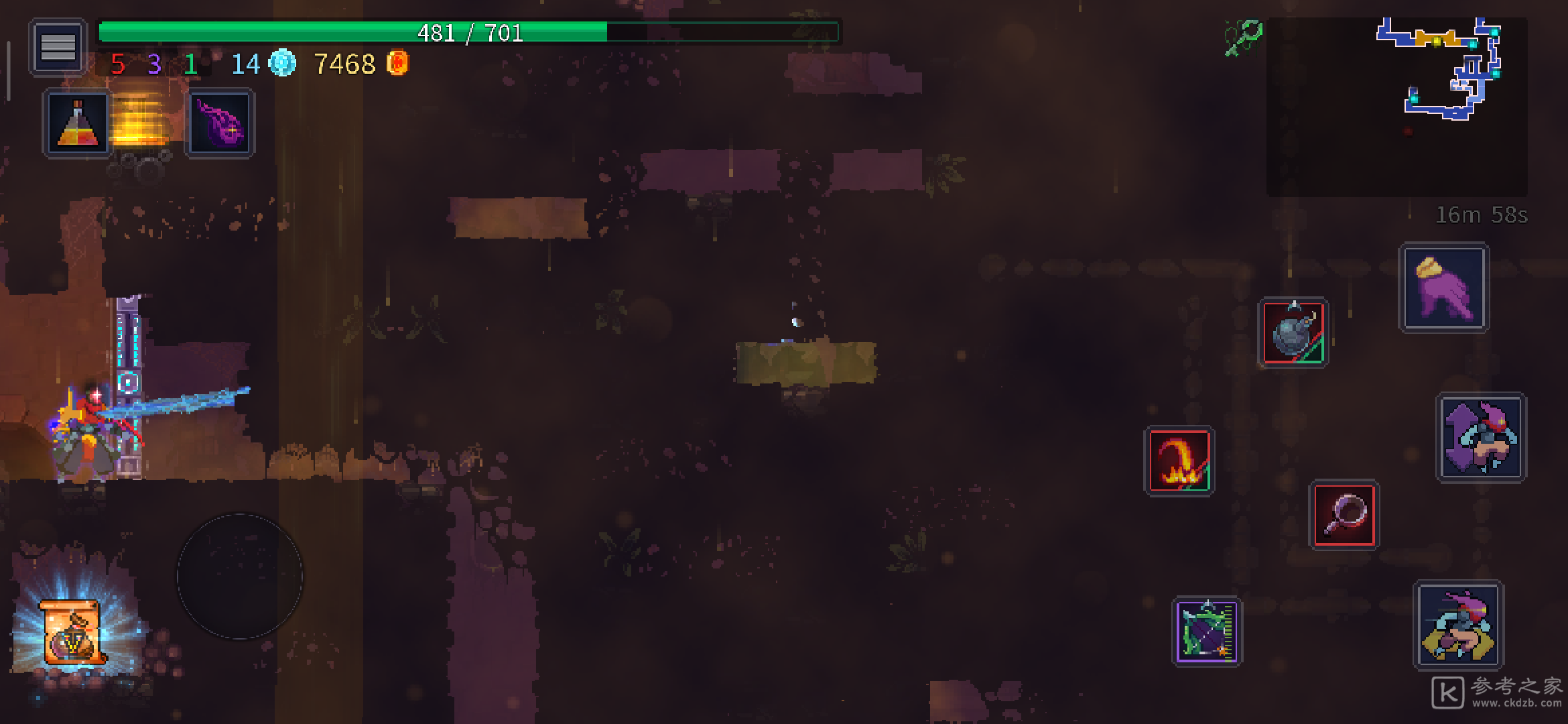Drink the health flask potion
This screenshot has width=1568, height=724.
(77, 125)
